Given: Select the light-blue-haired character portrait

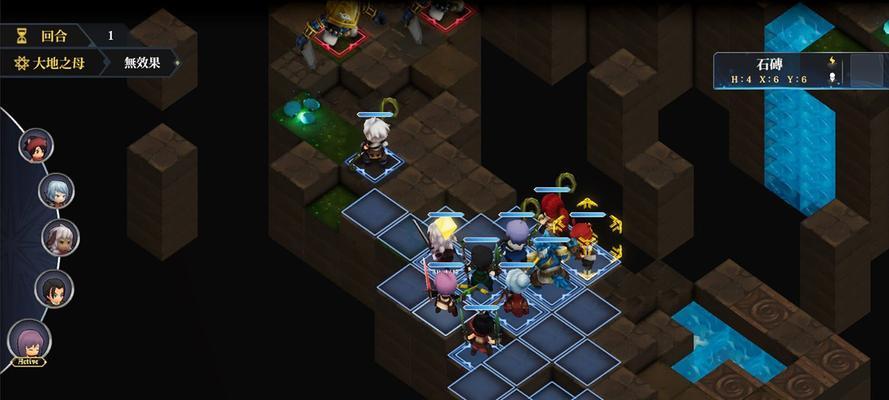Looking at the screenshot, I should [x=56, y=190].
